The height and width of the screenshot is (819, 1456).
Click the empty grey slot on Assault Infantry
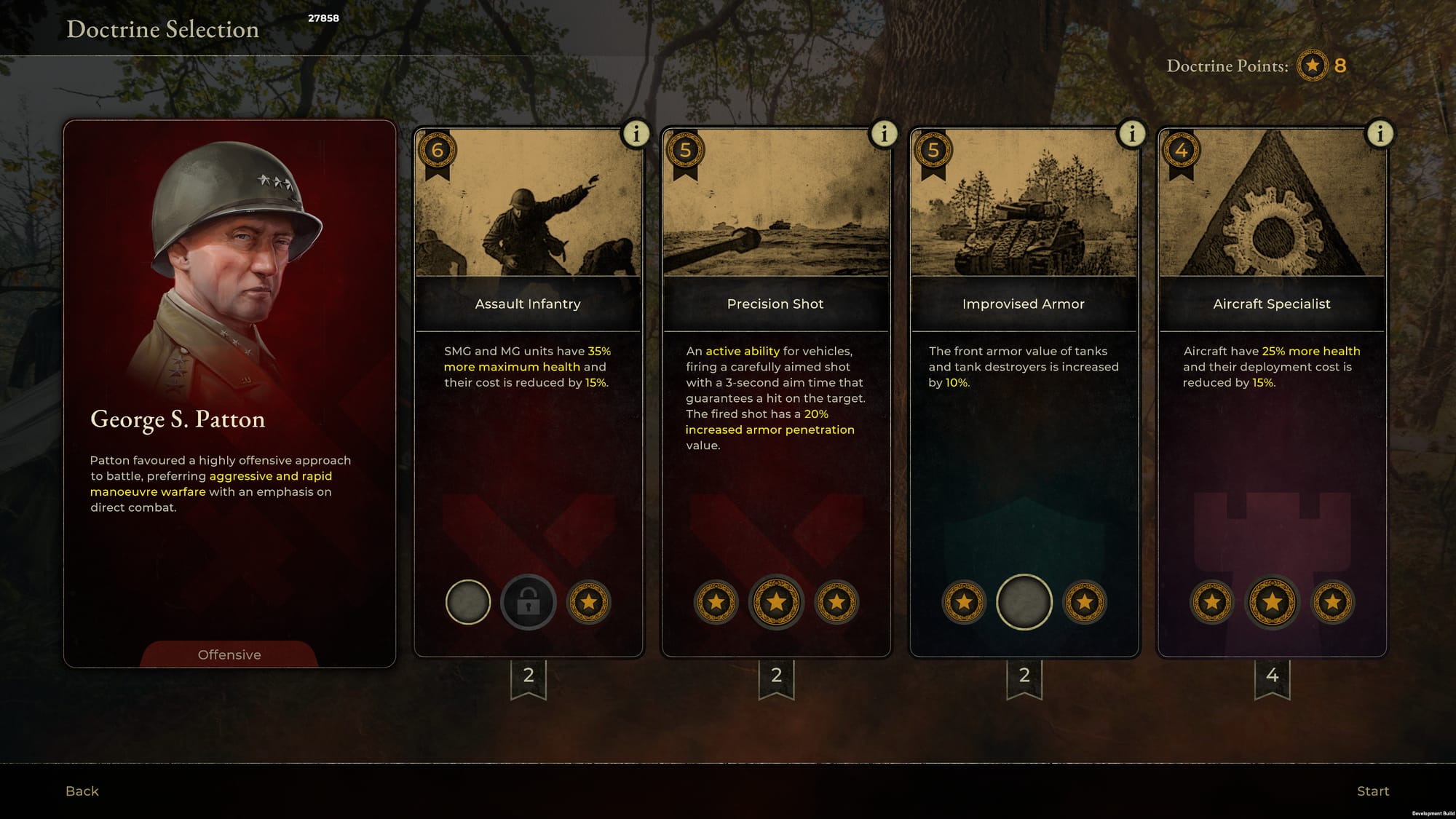click(x=468, y=602)
